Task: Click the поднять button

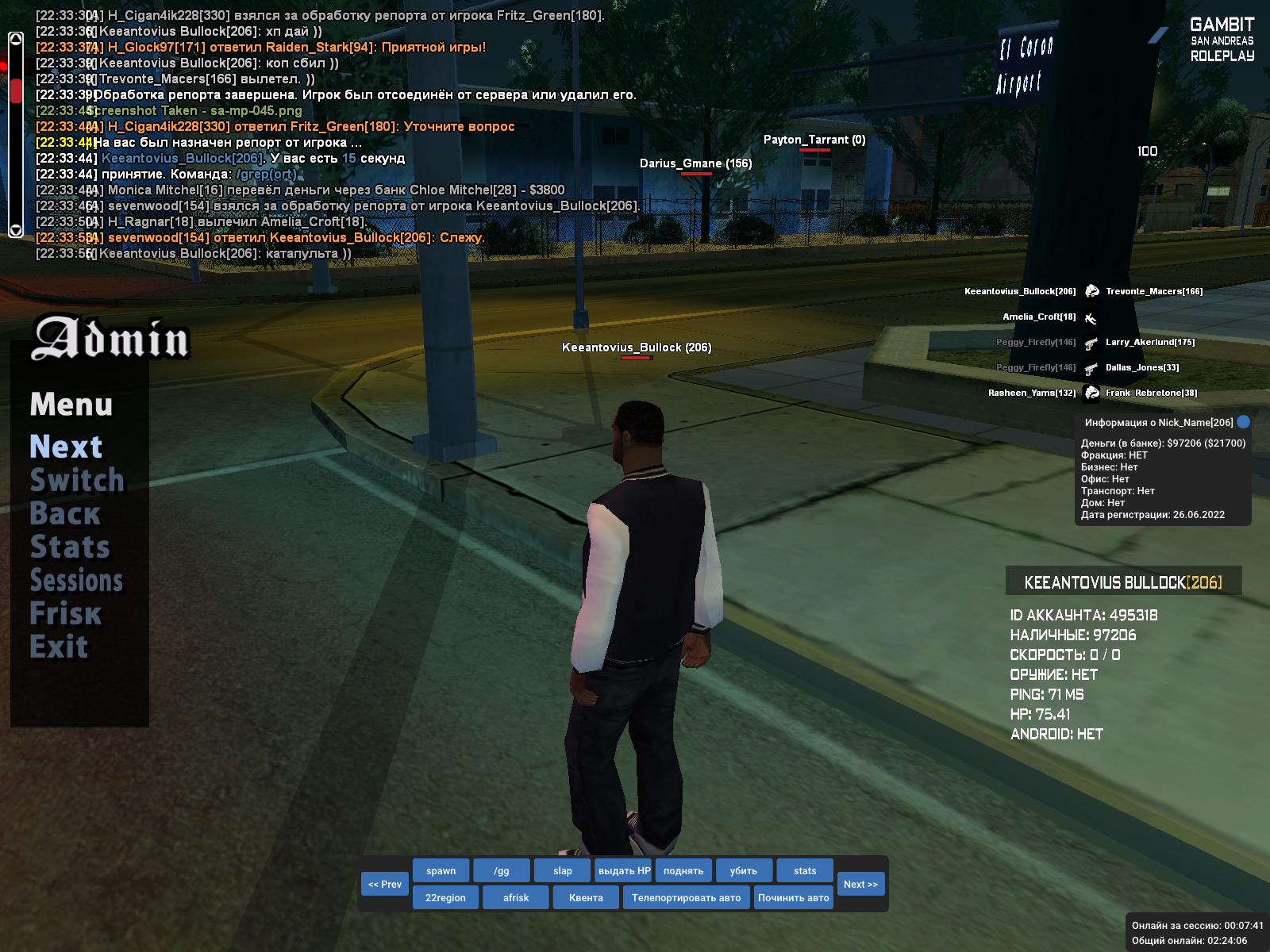Action: point(683,871)
